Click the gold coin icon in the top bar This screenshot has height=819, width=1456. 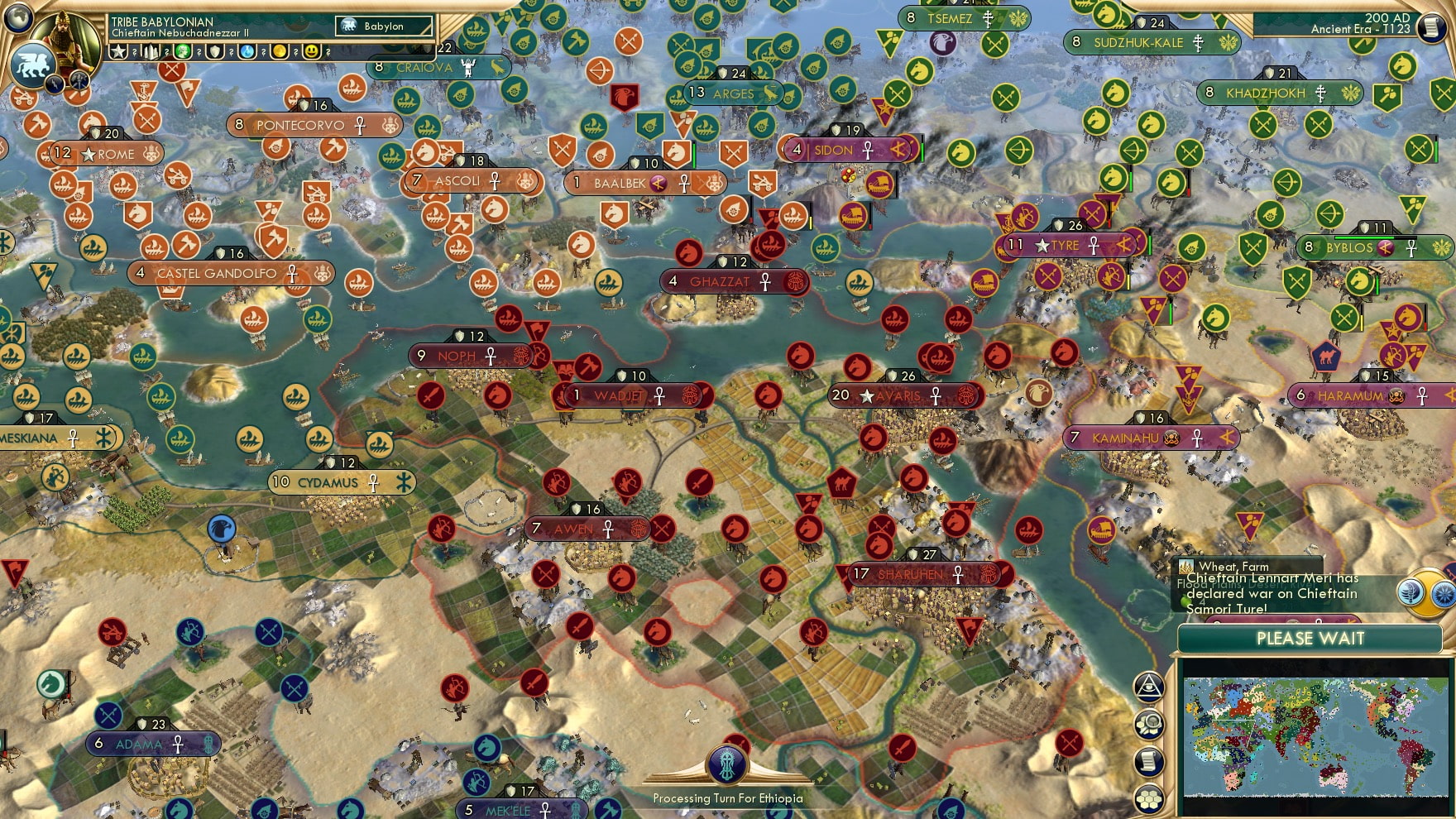(x=281, y=53)
